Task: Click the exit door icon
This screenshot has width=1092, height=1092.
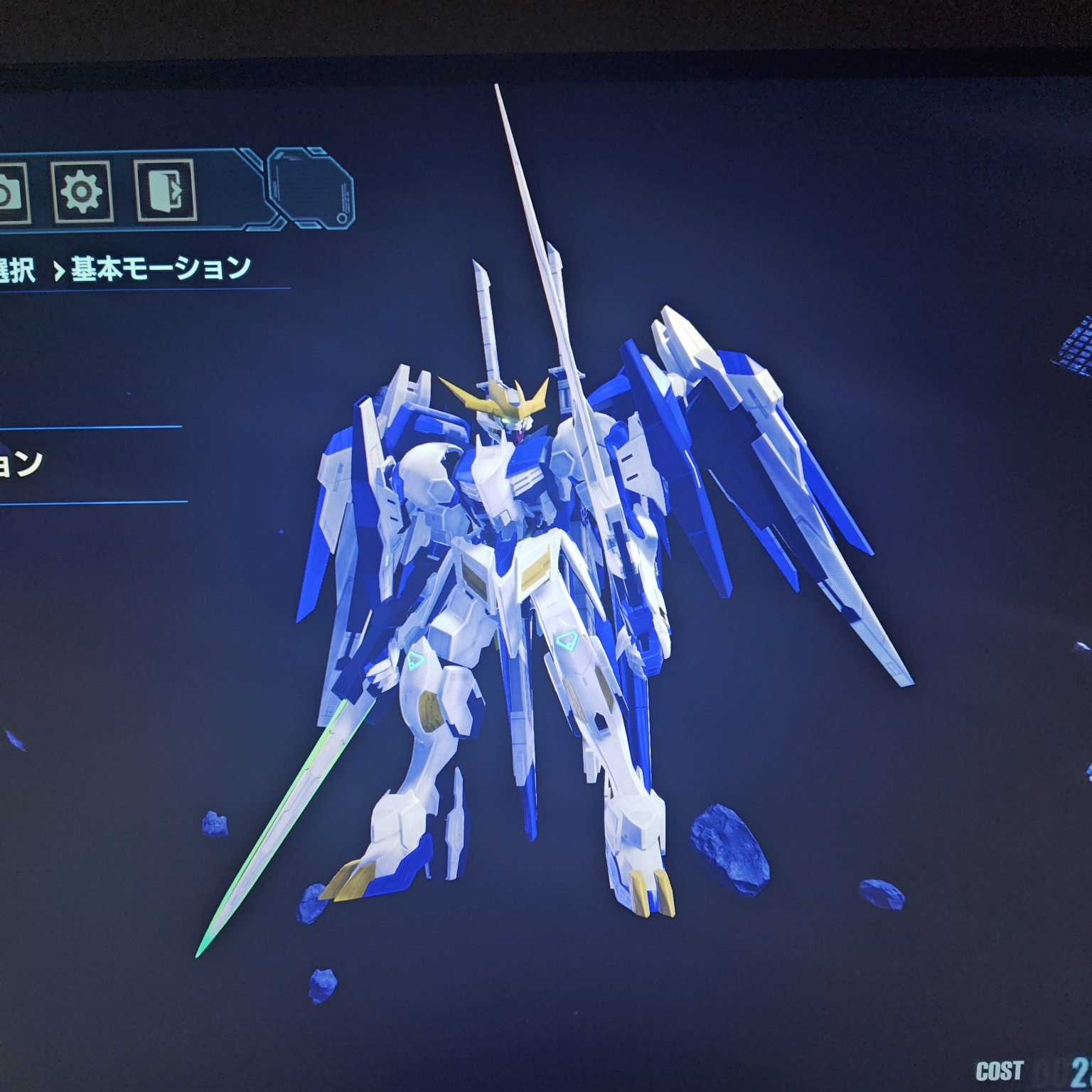Action: pyautogui.click(x=165, y=191)
